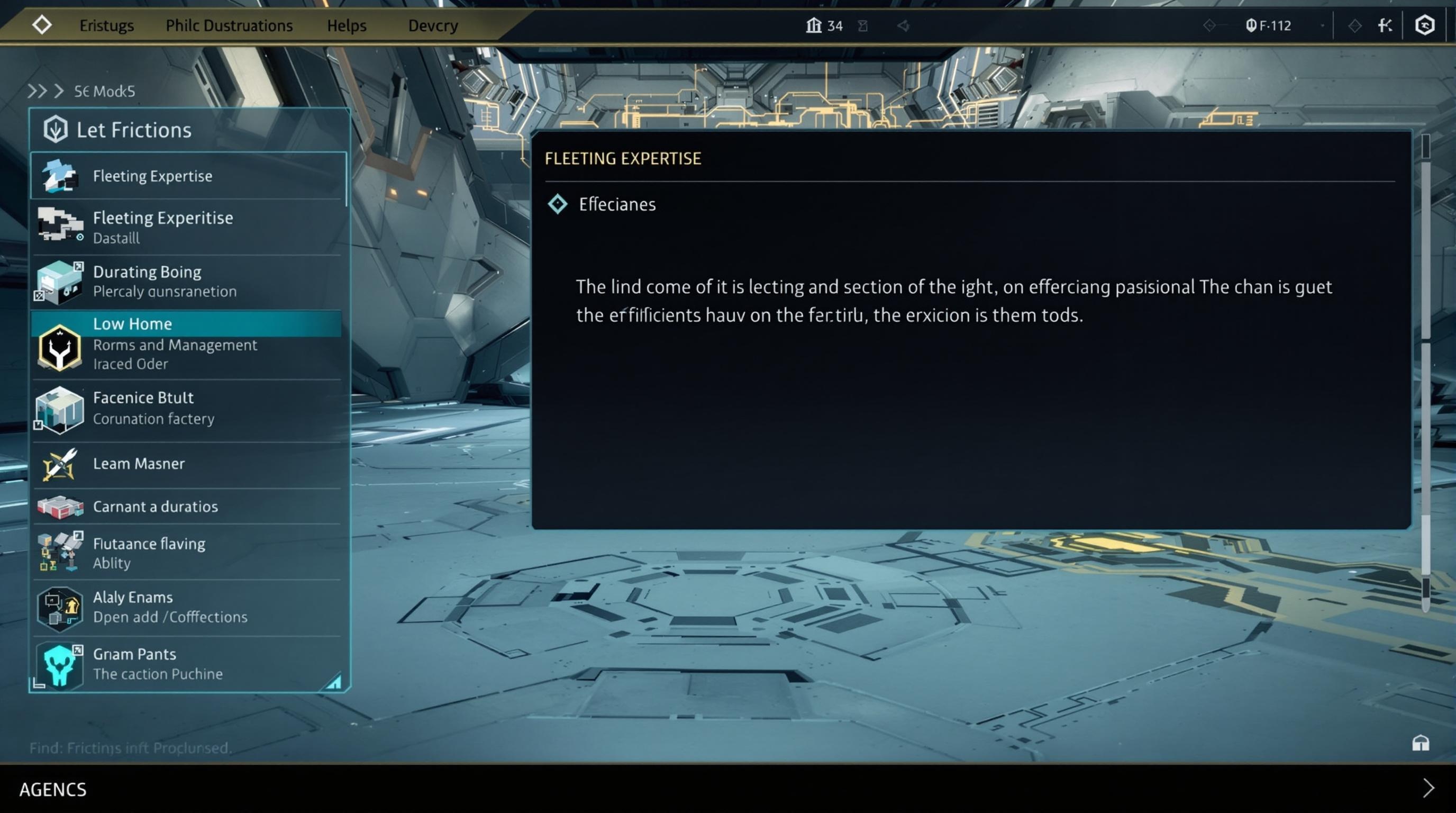The image size is (1456, 813).
Task: Select the Fleeting Expertise mod icon
Action: tap(59, 175)
